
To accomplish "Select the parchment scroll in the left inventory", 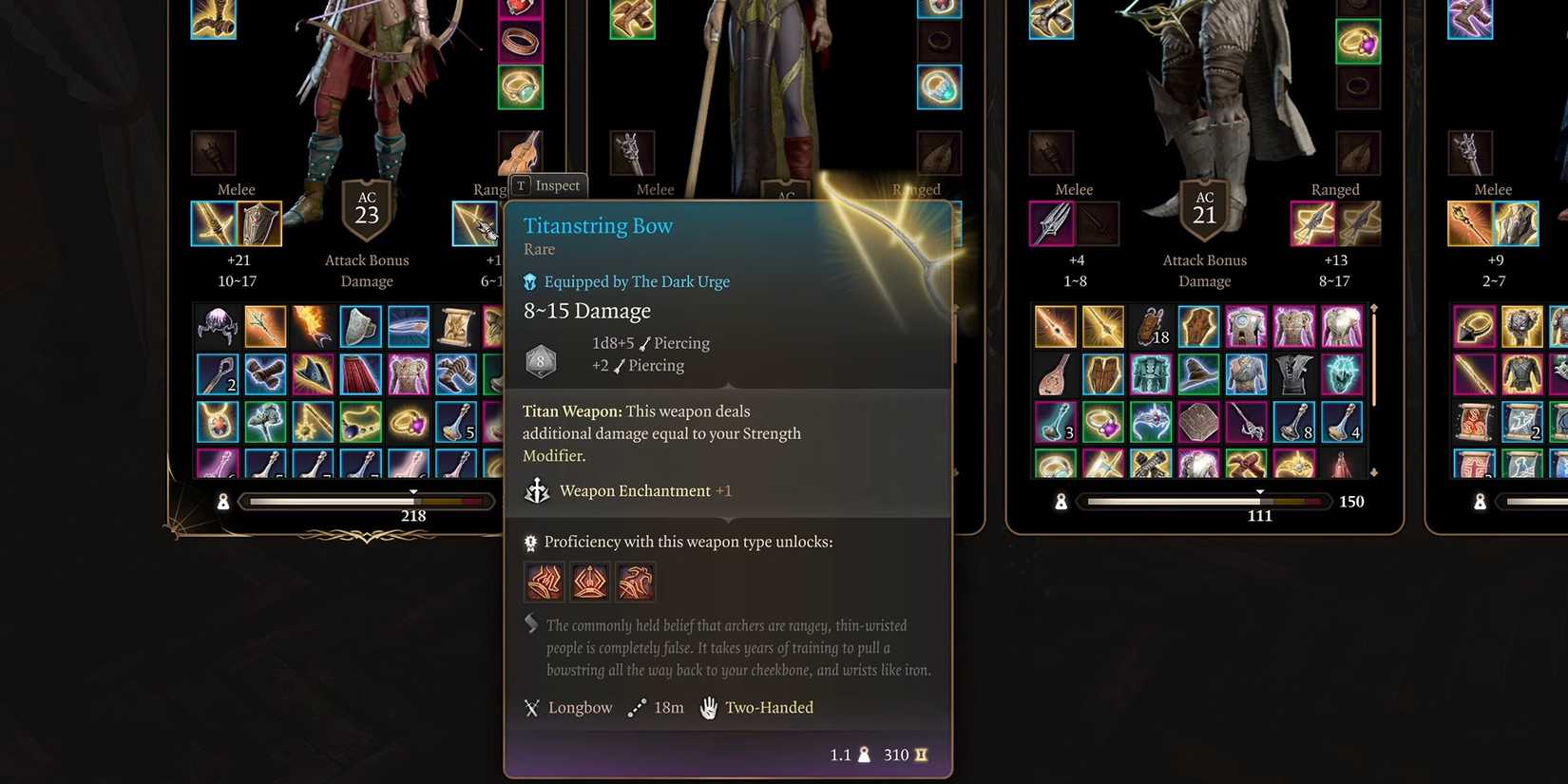I will [455, 327].
